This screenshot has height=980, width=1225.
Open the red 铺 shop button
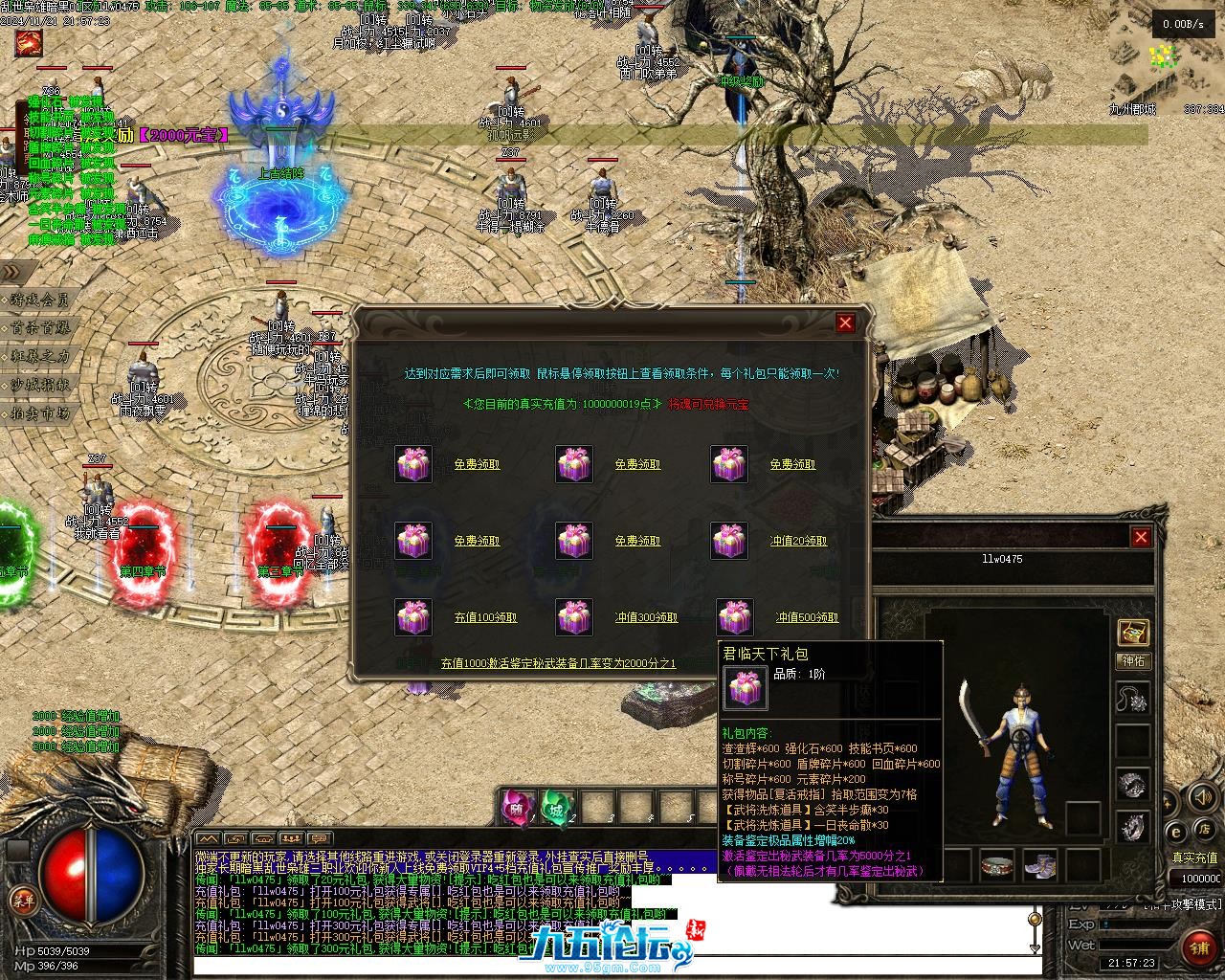1198,947
